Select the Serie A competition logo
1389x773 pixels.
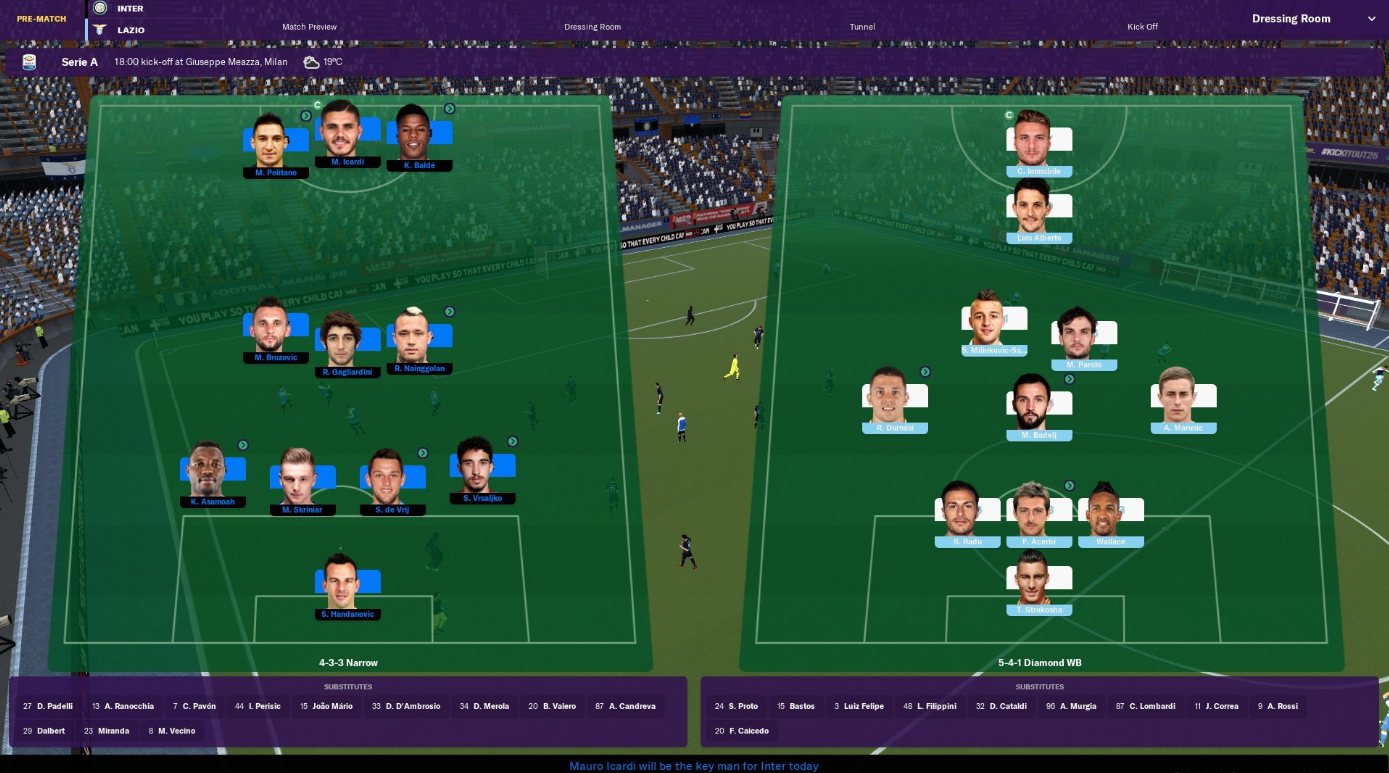(28, 61)
